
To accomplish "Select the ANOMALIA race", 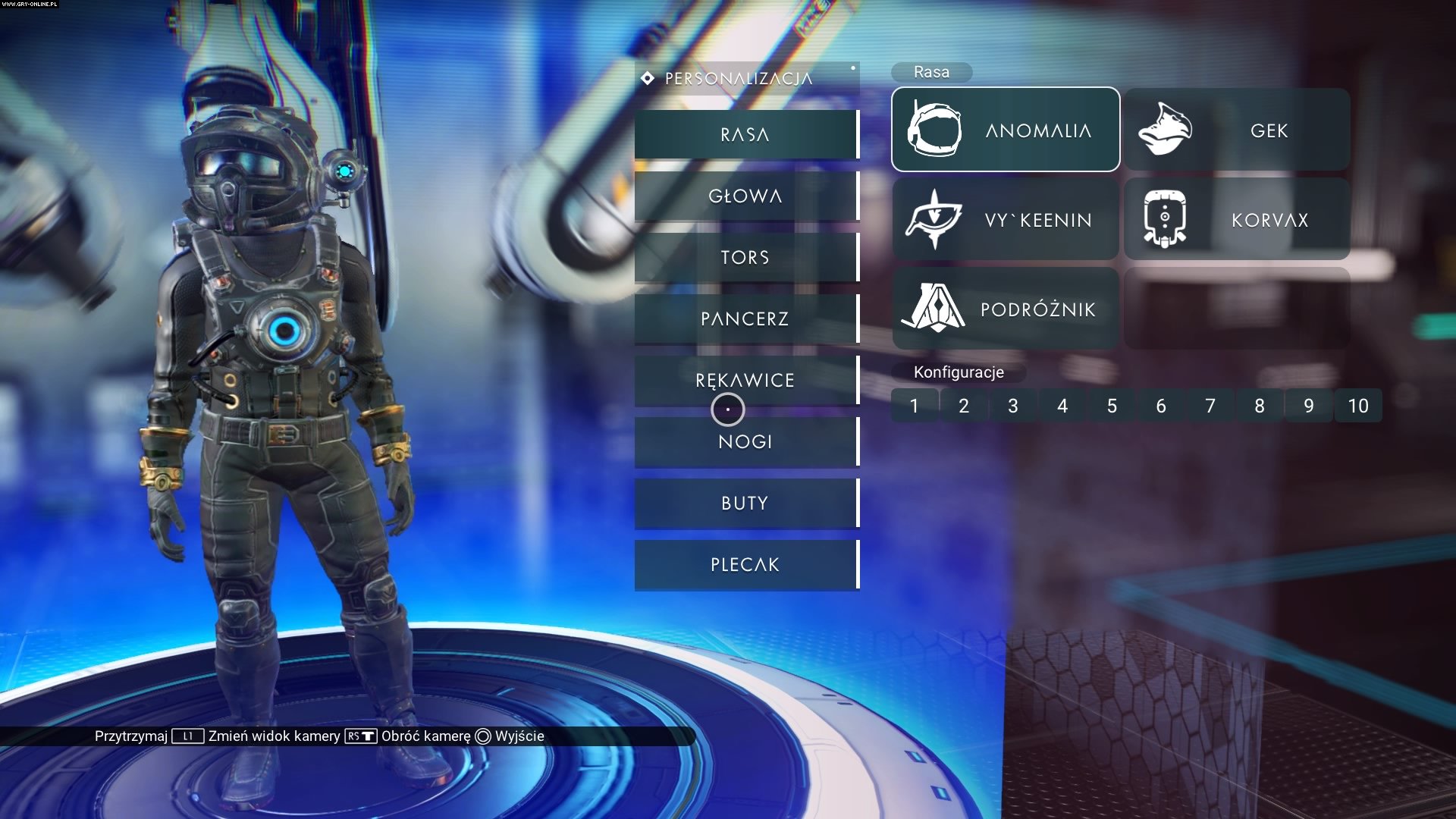I will pyautogui.click(x=1006, y=130).
